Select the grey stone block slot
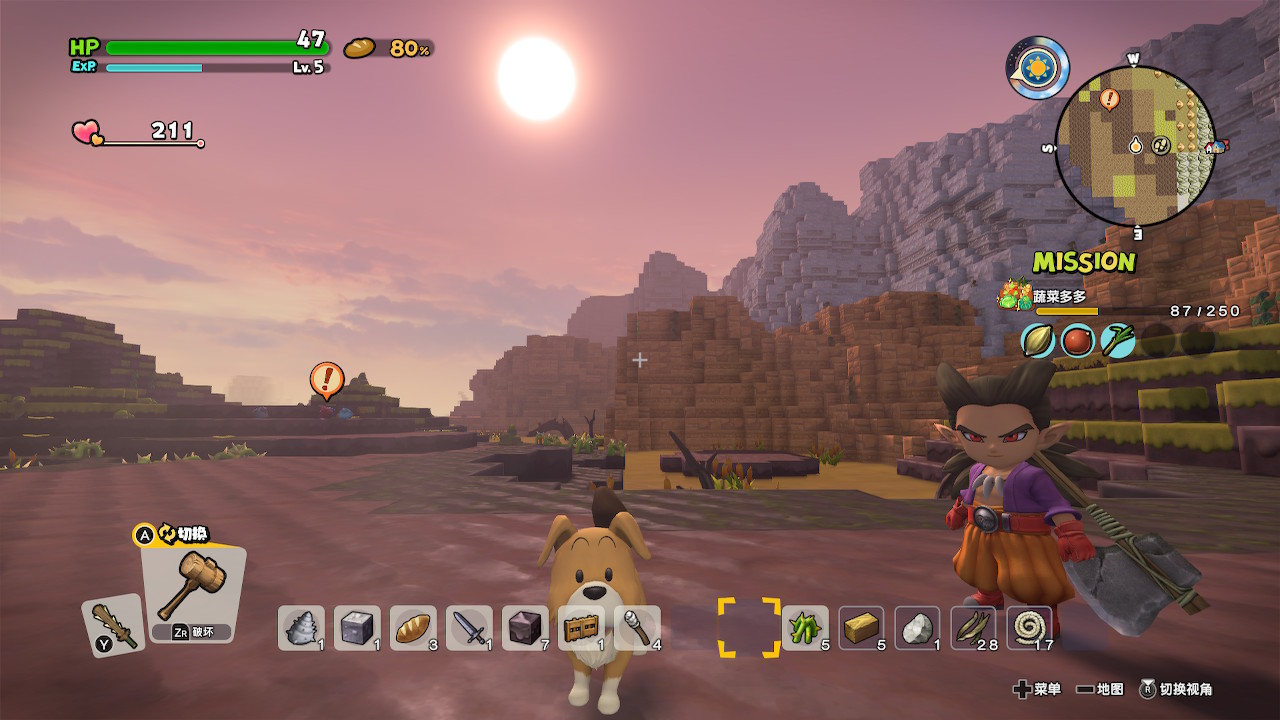Viewport: 1280px width, 720px height. click(x=357, y=628)
